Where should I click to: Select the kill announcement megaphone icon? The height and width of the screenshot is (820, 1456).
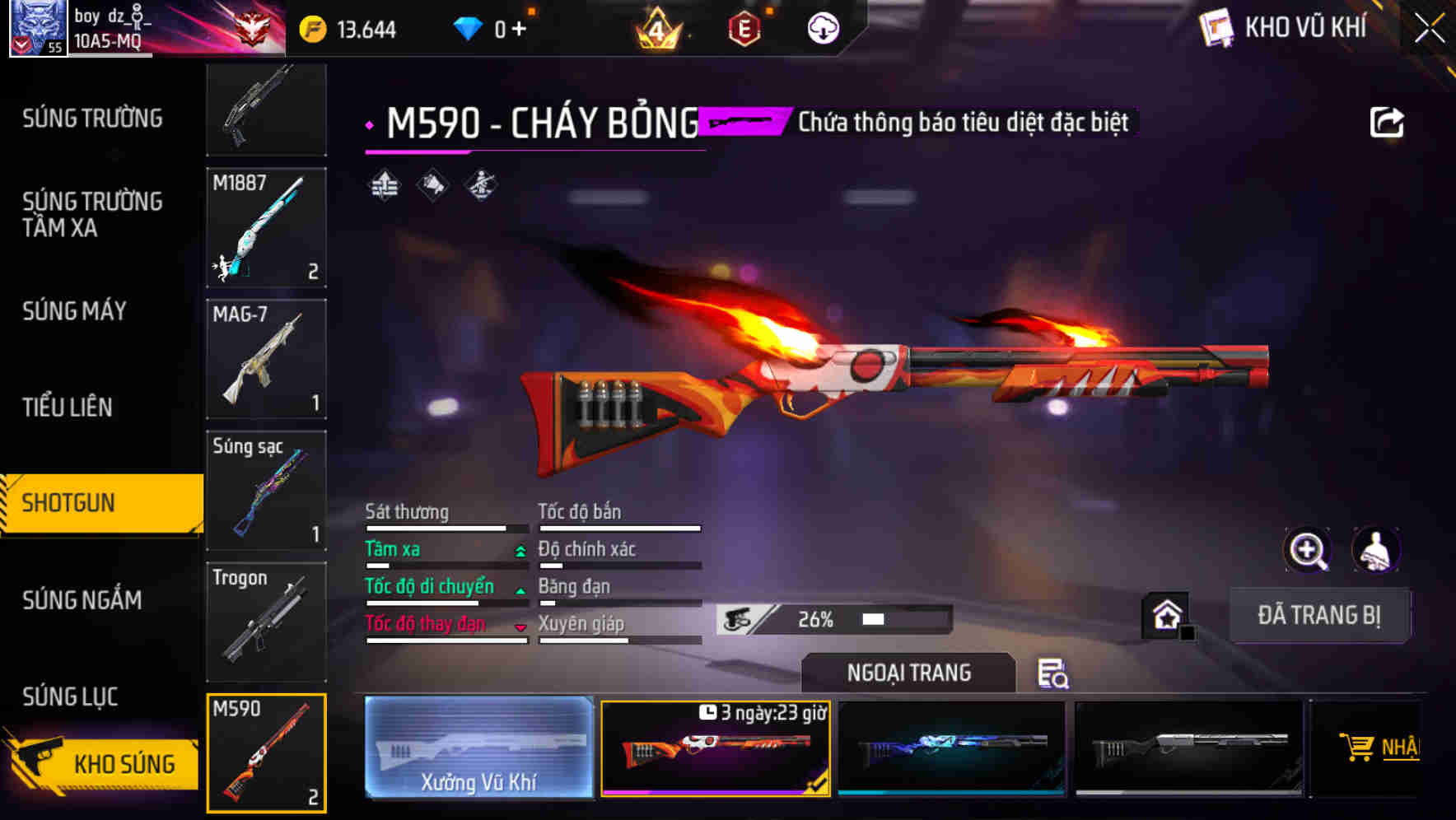[x=431, y=187]
